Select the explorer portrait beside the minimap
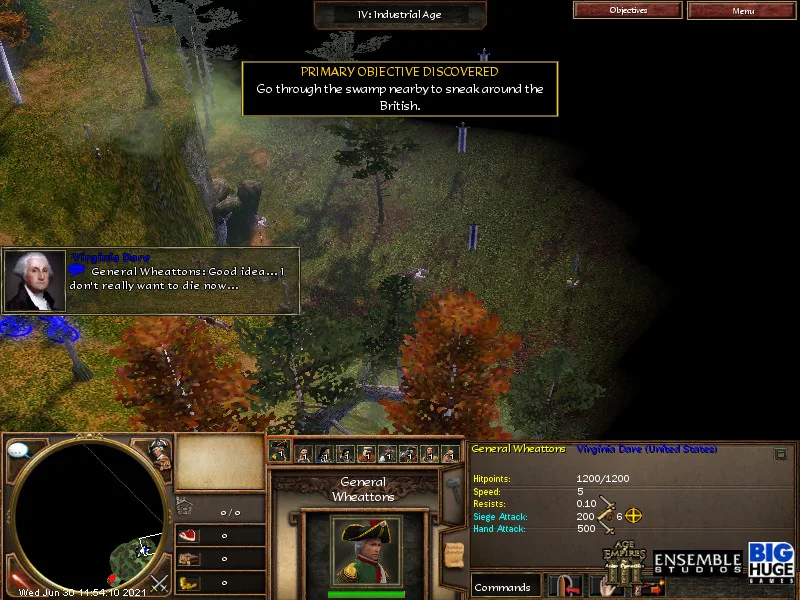 pyautogui.click(x=159, y=452)
